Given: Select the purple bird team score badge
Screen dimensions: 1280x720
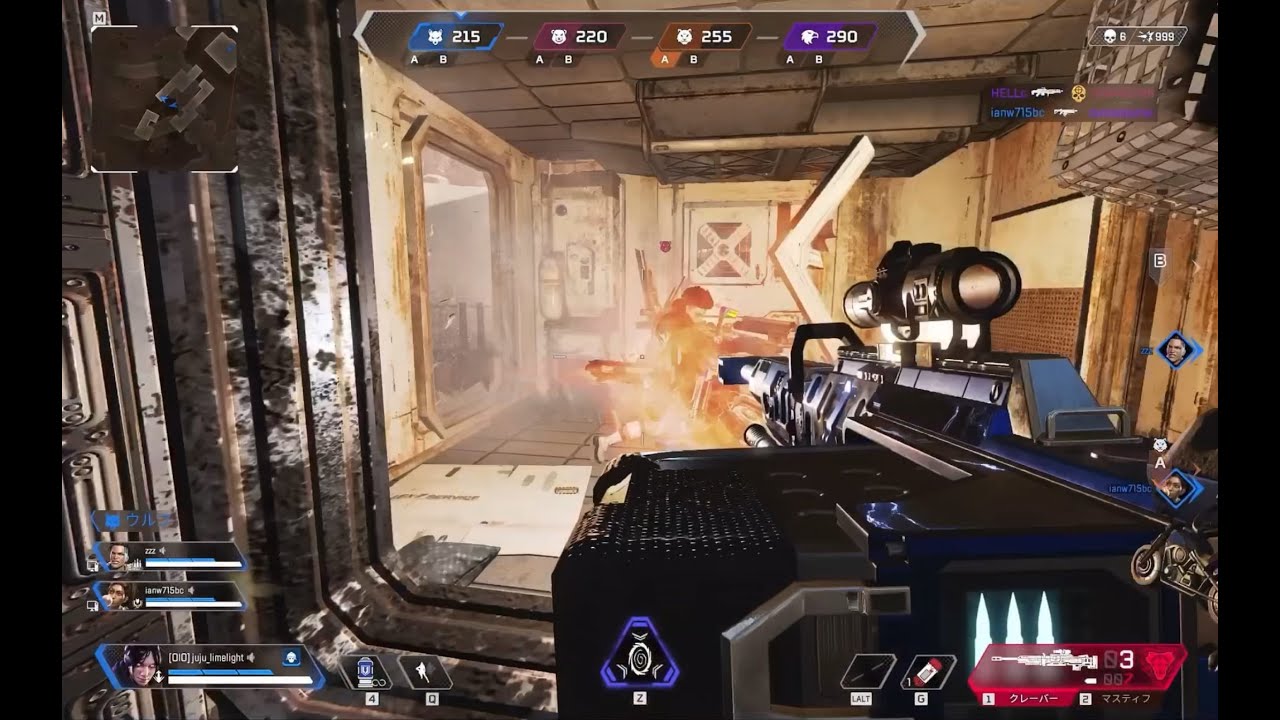Looking at the screenshot, I should point(829,37).
